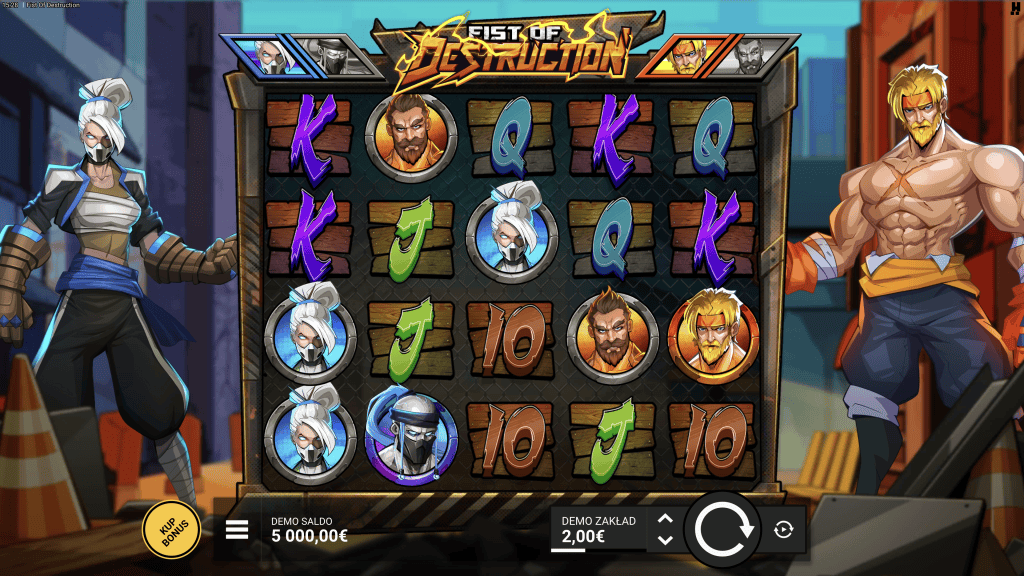1024x576 pixels.
Task: Spin the reels with the circular arrow button
Action: pos(725,529)
